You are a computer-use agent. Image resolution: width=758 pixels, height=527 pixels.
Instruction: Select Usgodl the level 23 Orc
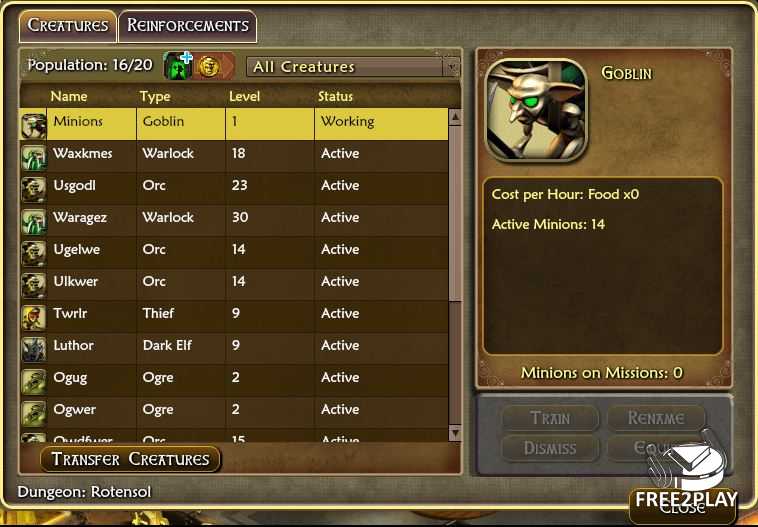click(240, 186)
